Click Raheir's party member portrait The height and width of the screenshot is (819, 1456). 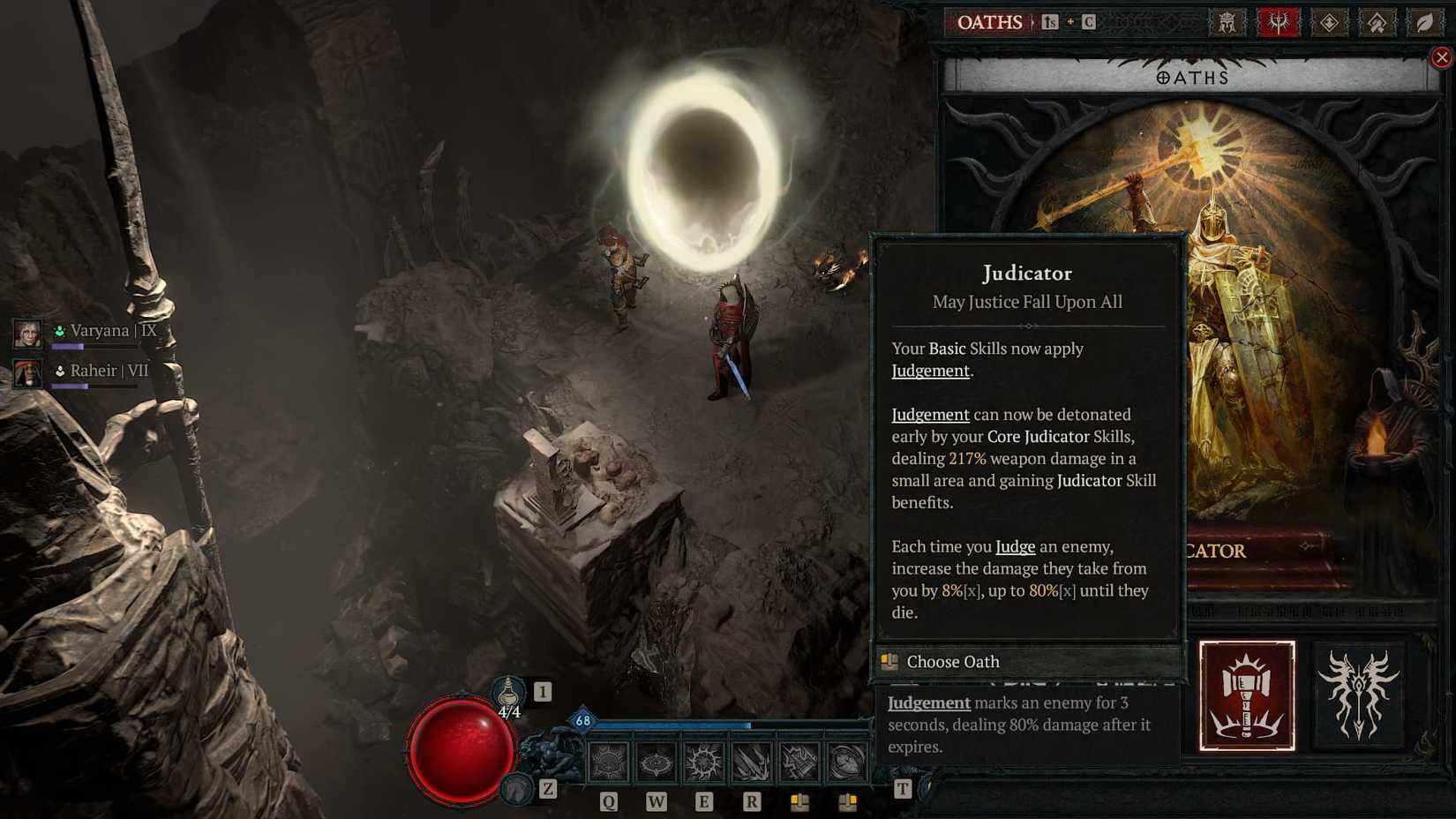click(x=26, y=374)
